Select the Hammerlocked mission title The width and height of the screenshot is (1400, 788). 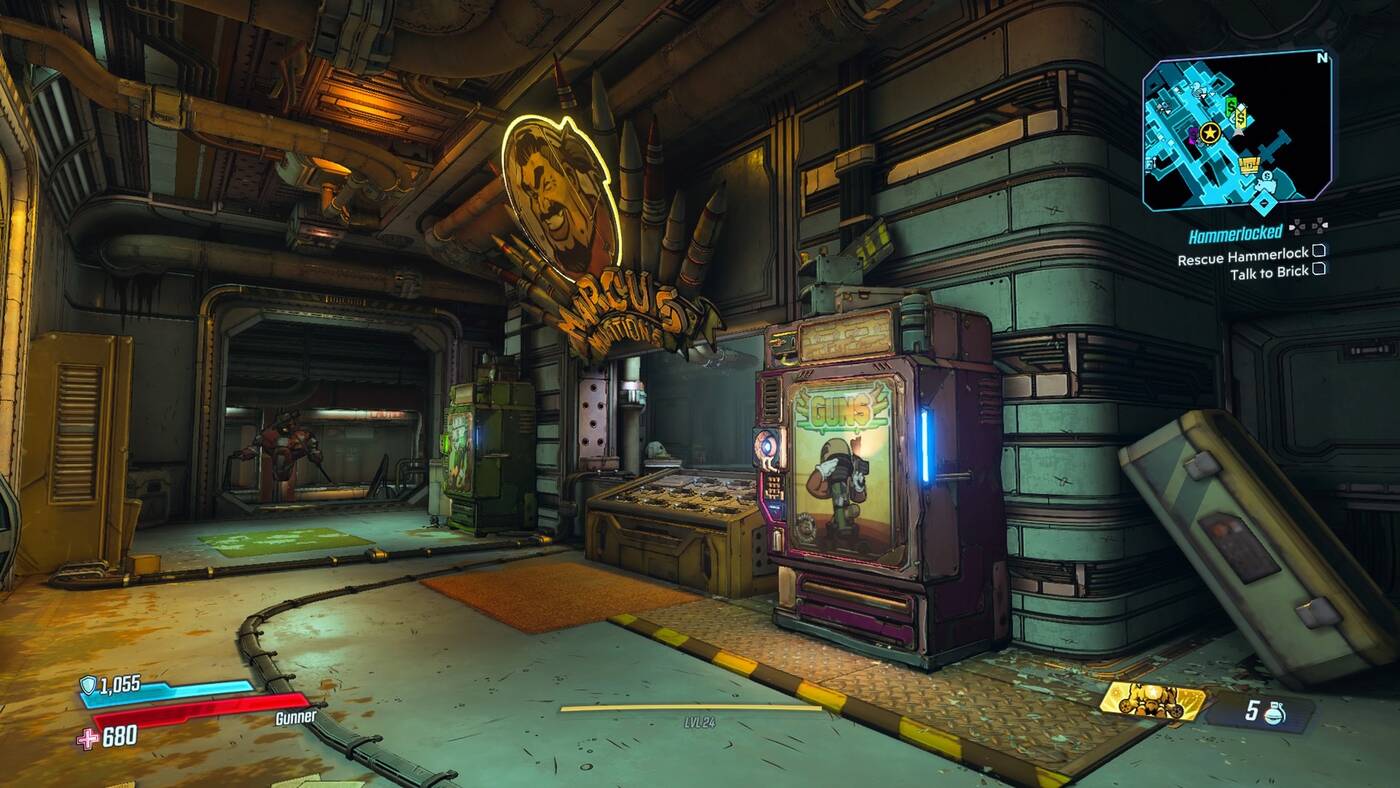click(x=1234, y=235)
